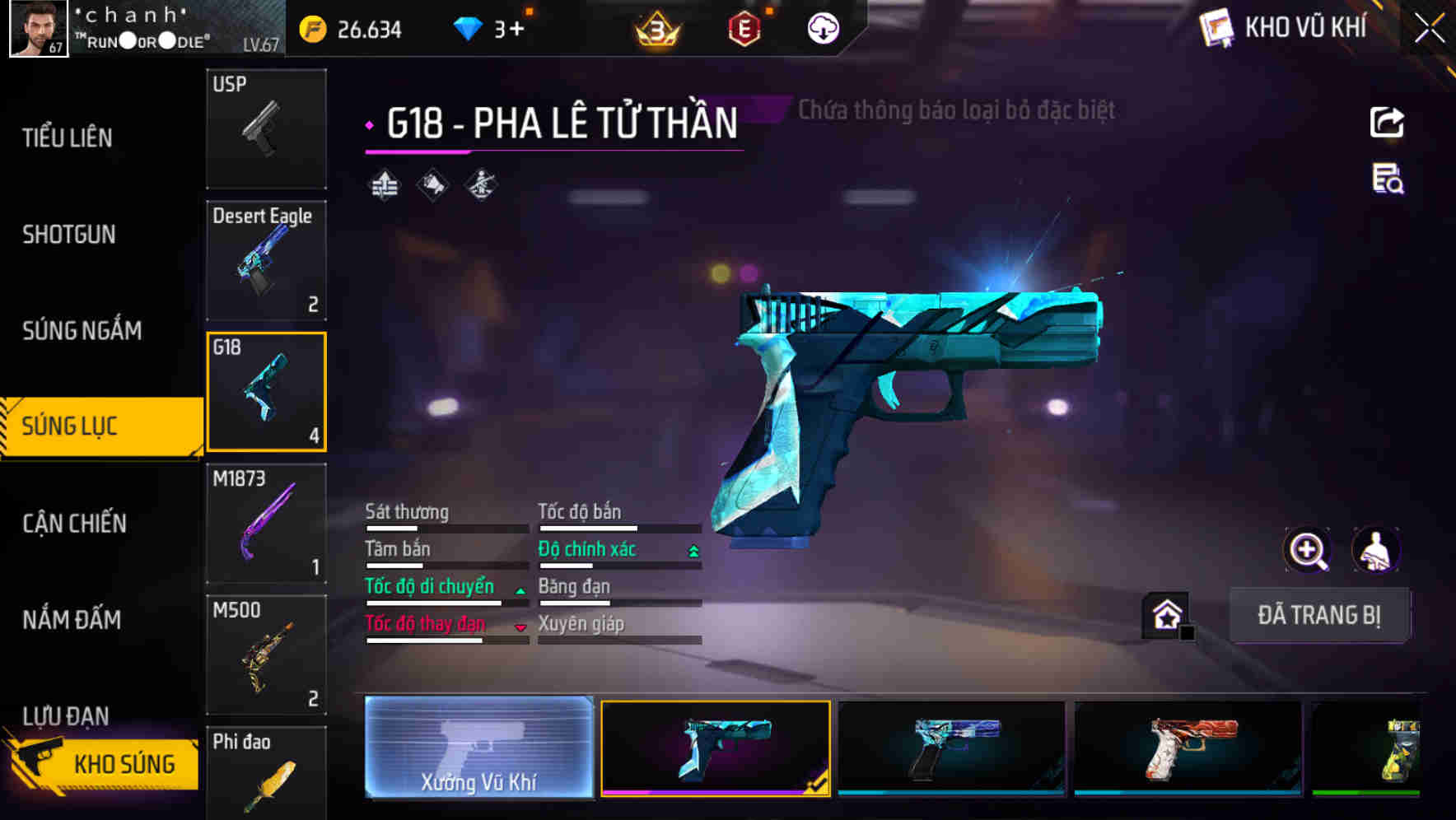Collapse the Tốc độ thay đạn red arrow

point(520,626)
